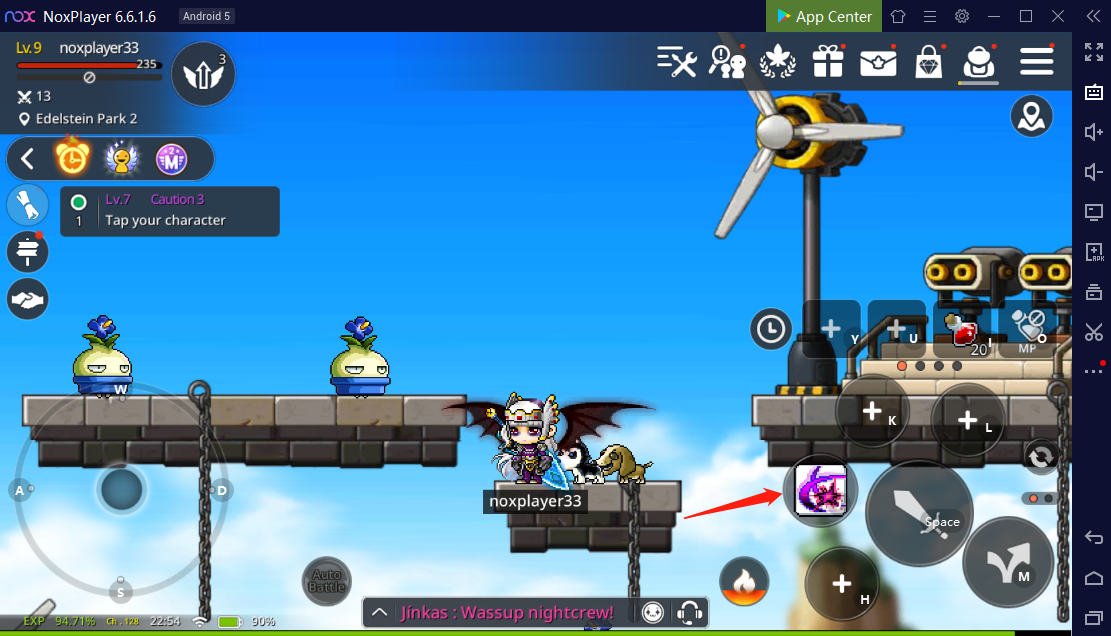Tap the Caution 3 quest tracker
The height and width of the screenshot is (636, 1111).
[170, 211]
